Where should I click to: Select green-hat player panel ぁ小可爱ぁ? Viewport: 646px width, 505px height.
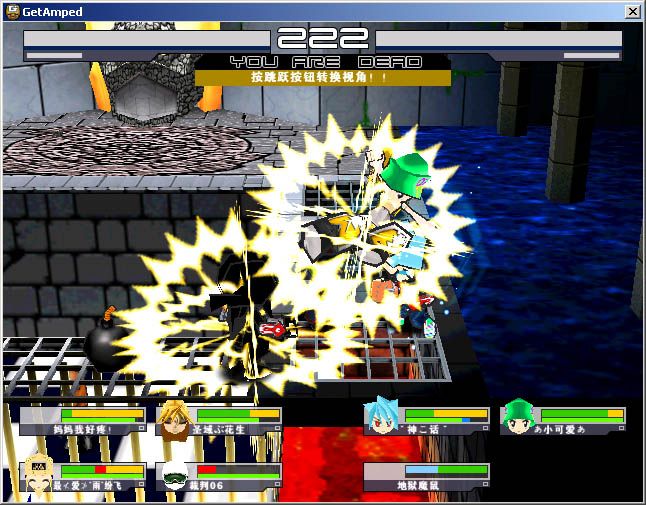[563, 421]
